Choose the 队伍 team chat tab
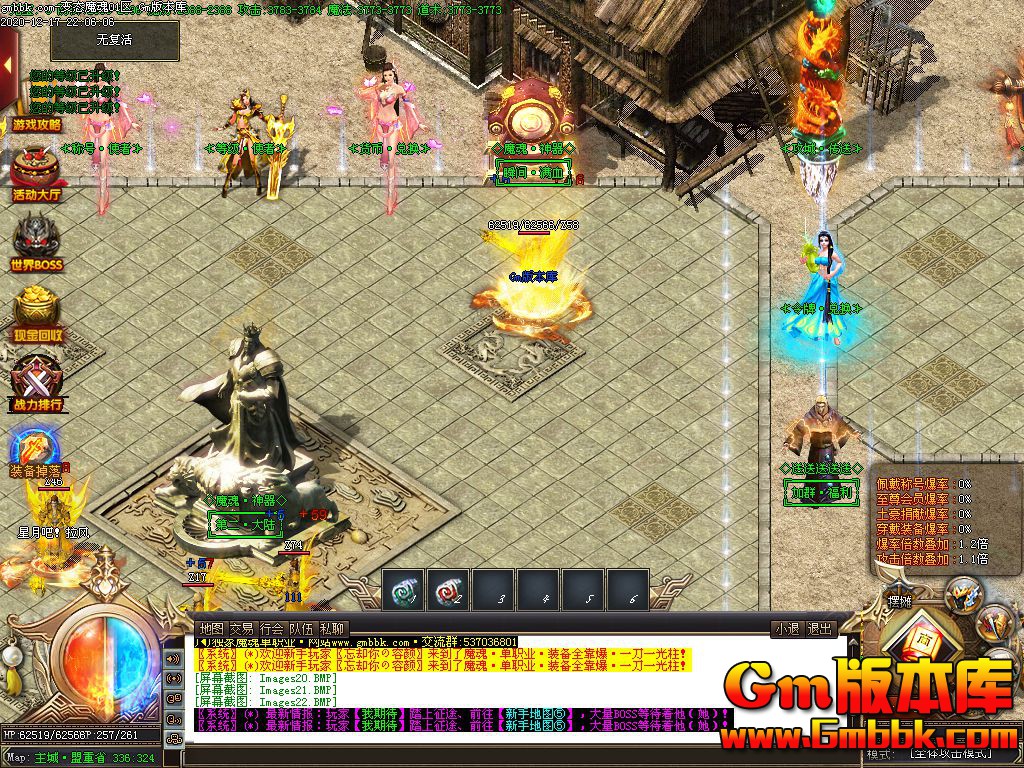Image resolution: width=1024 pixels, height=768 pixels. click(x=301, y=628)
